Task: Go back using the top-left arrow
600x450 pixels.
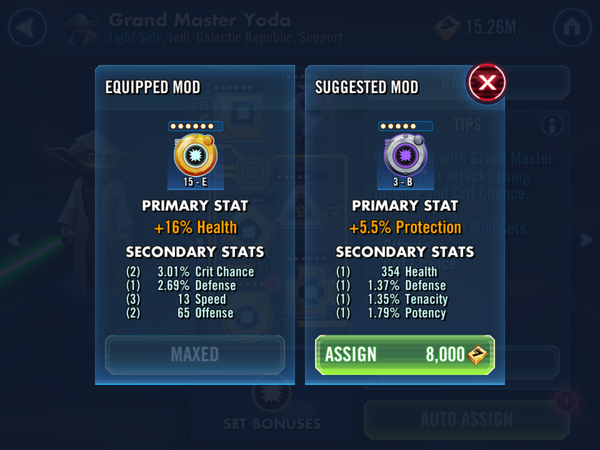Action: coord(27,27)
